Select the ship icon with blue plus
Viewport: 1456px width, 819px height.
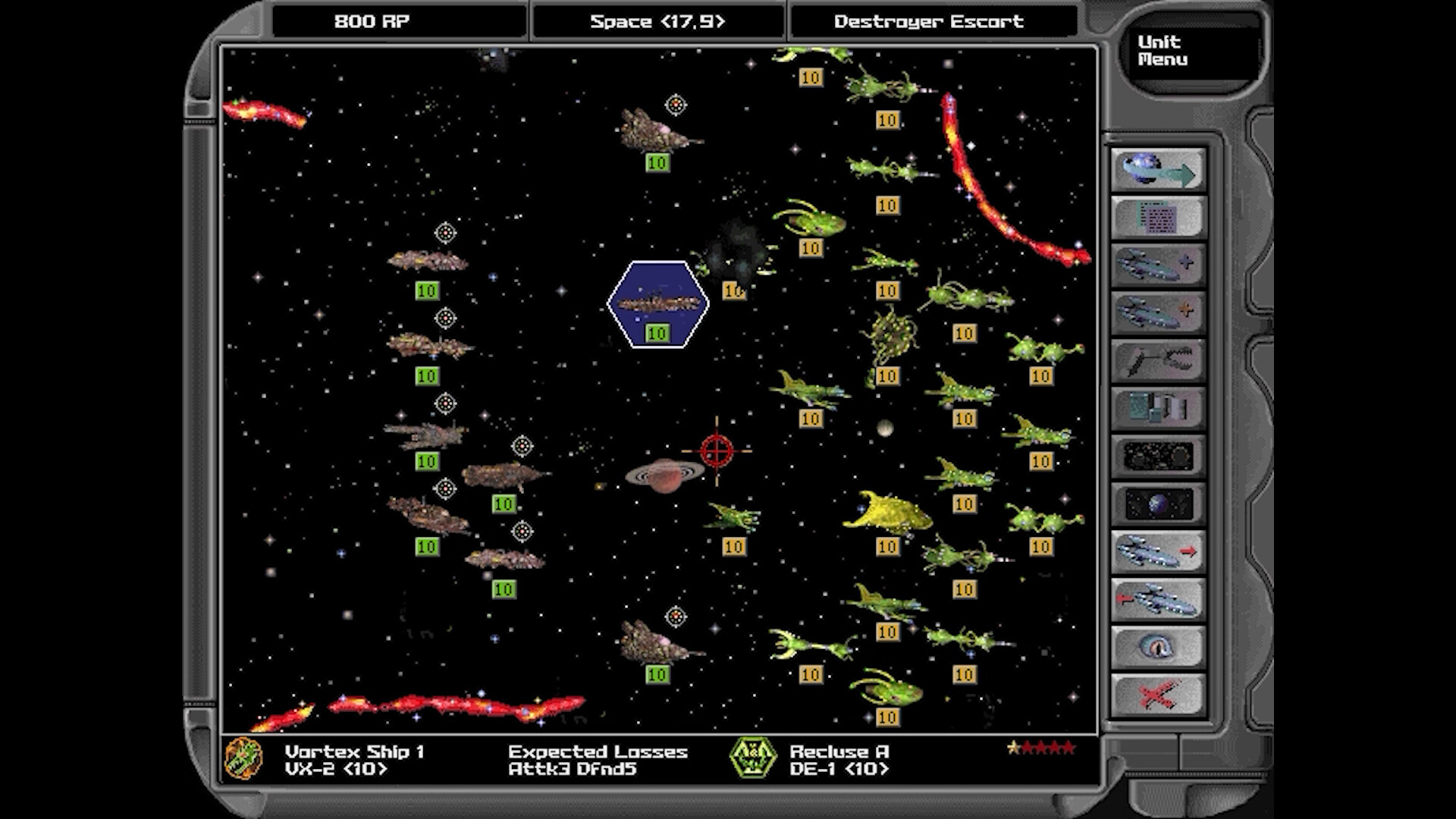point(1159,263)
